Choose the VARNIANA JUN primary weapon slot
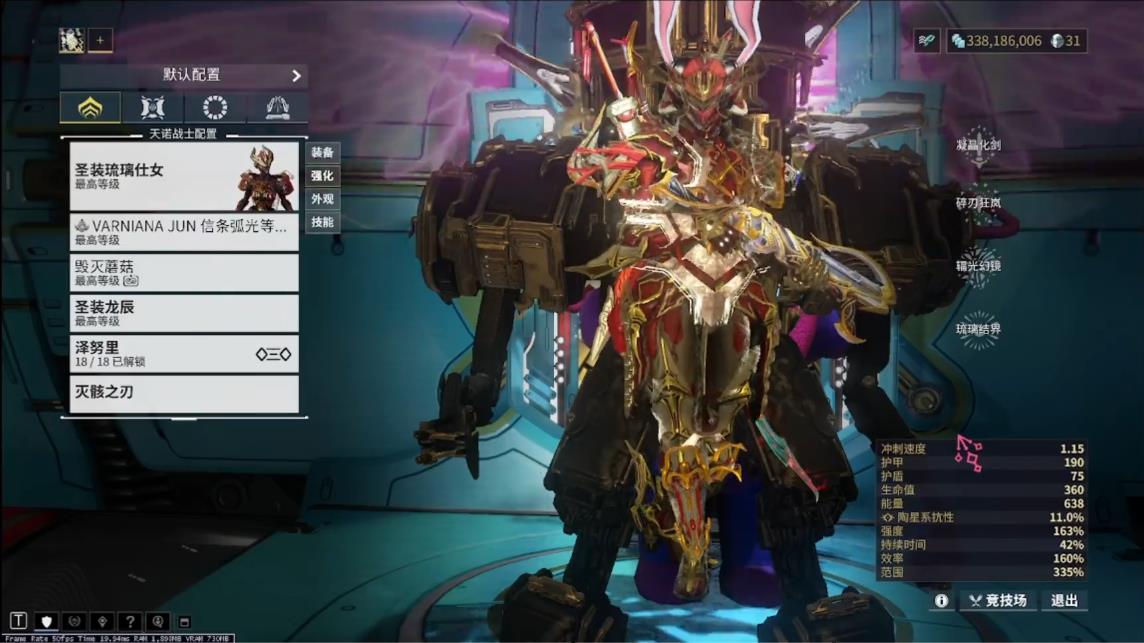The width and height of the screenshot is (1144, 643). 184,232
